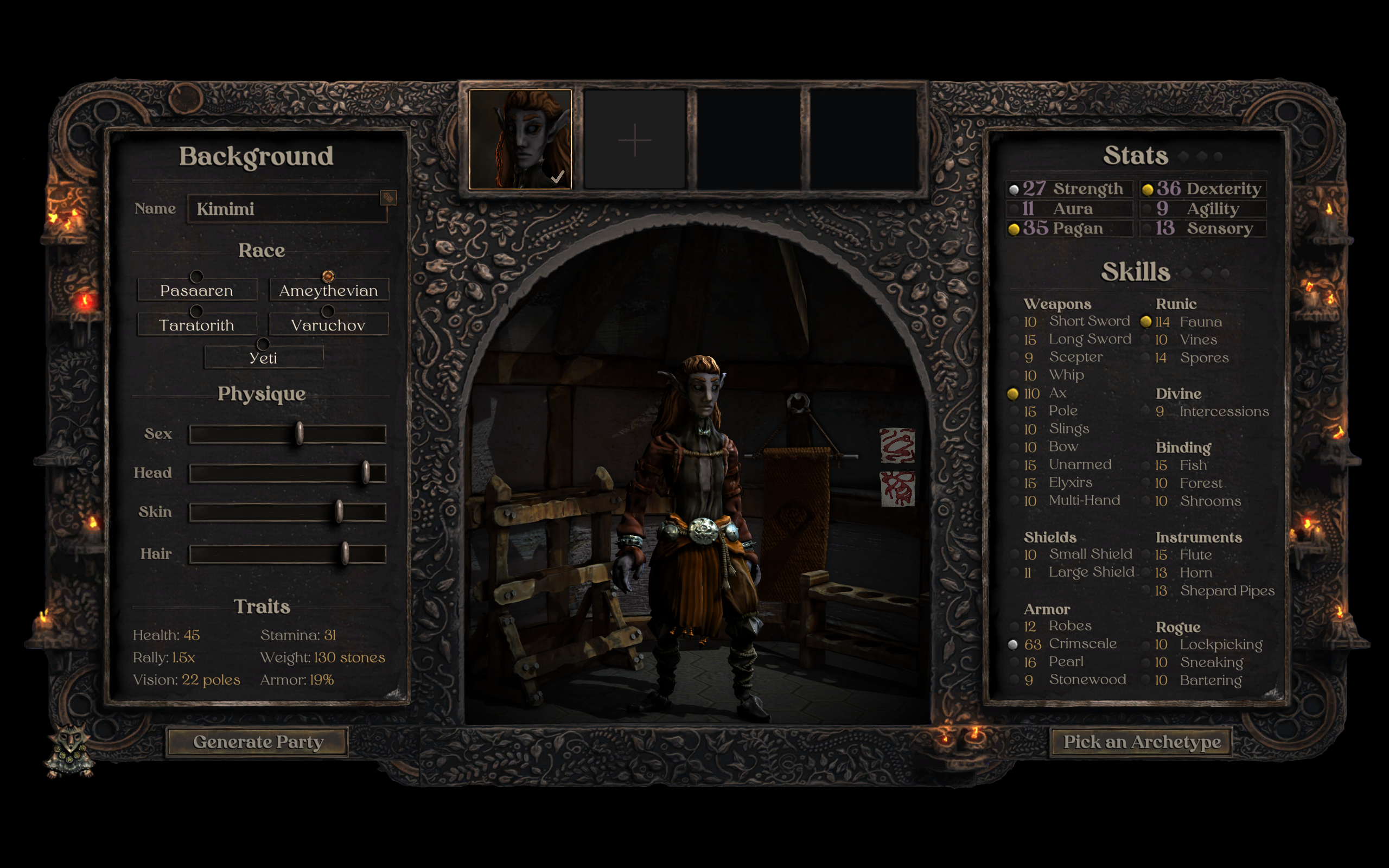Click the plus icon to add a second party member
This screenshot has width=1389, height=868.
(x=634, y=139)
